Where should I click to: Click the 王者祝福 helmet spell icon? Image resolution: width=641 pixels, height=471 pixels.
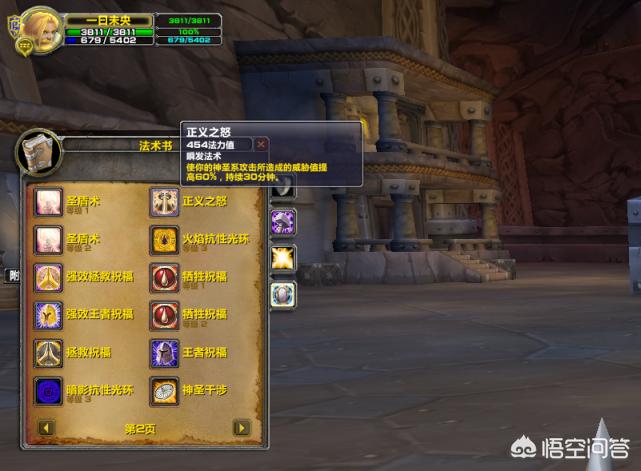coord(164,353)
